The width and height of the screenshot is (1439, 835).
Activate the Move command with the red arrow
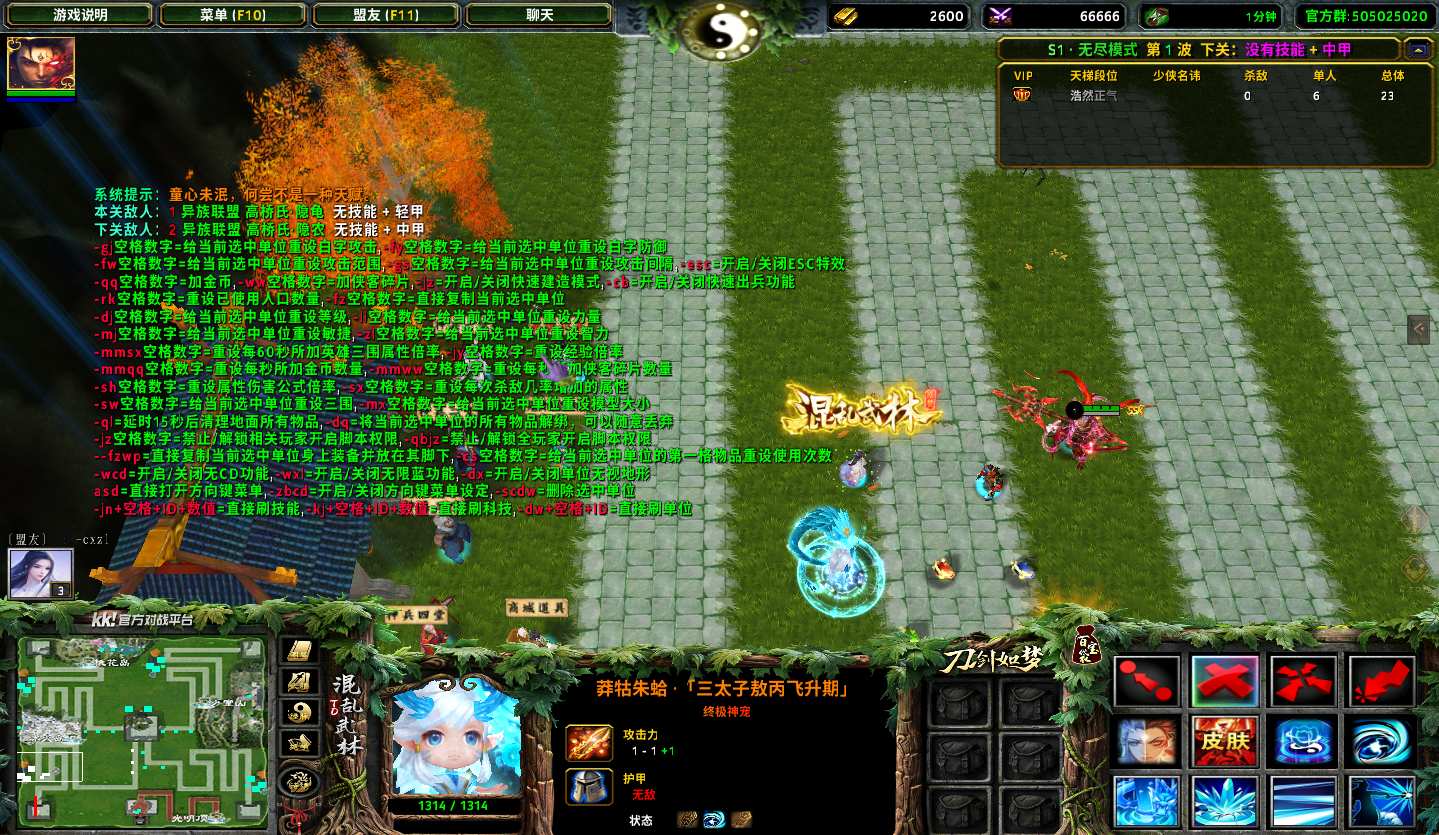[x=1146, y=681]
